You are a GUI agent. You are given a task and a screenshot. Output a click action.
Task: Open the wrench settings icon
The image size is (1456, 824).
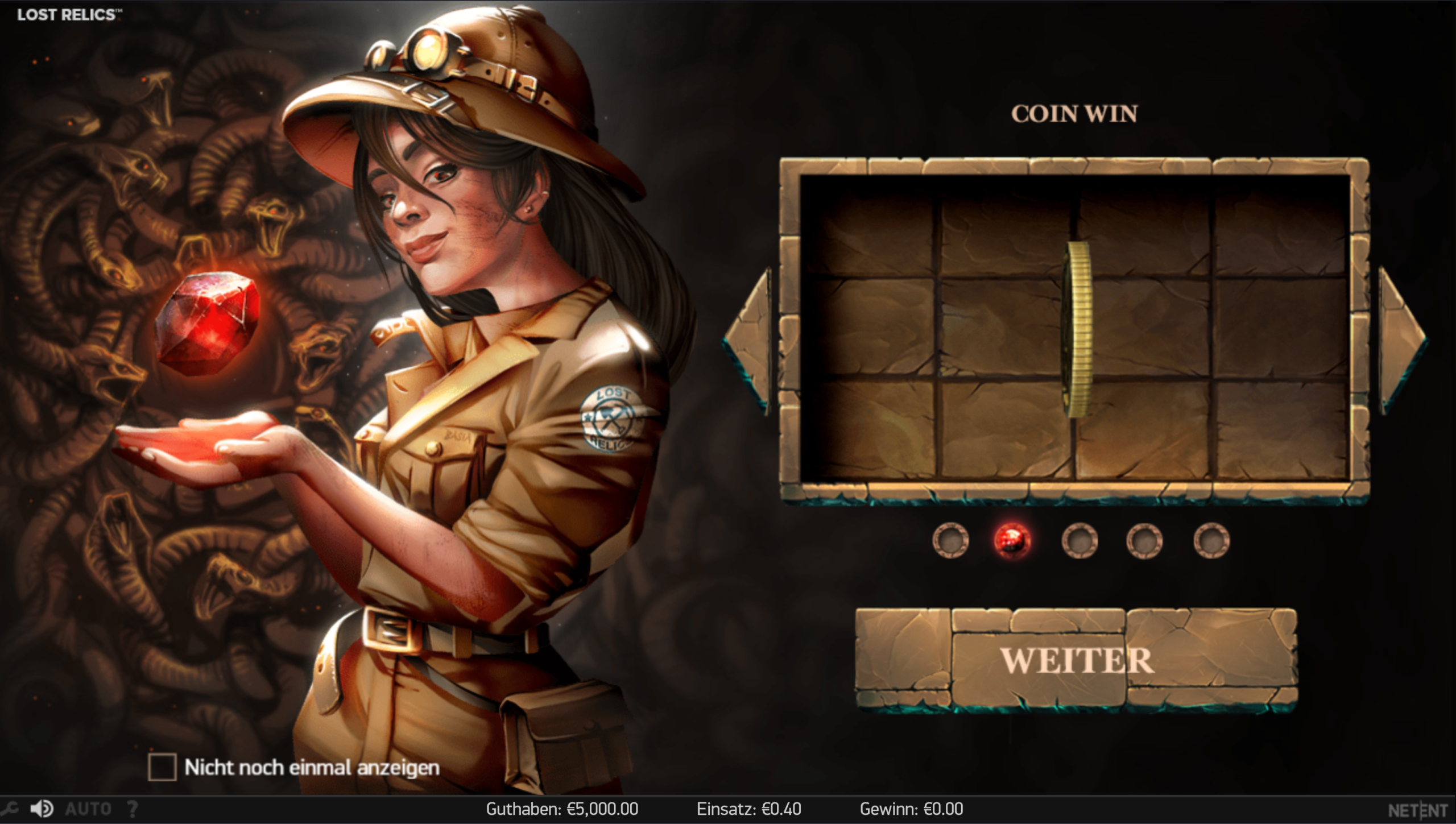point(10,809)
